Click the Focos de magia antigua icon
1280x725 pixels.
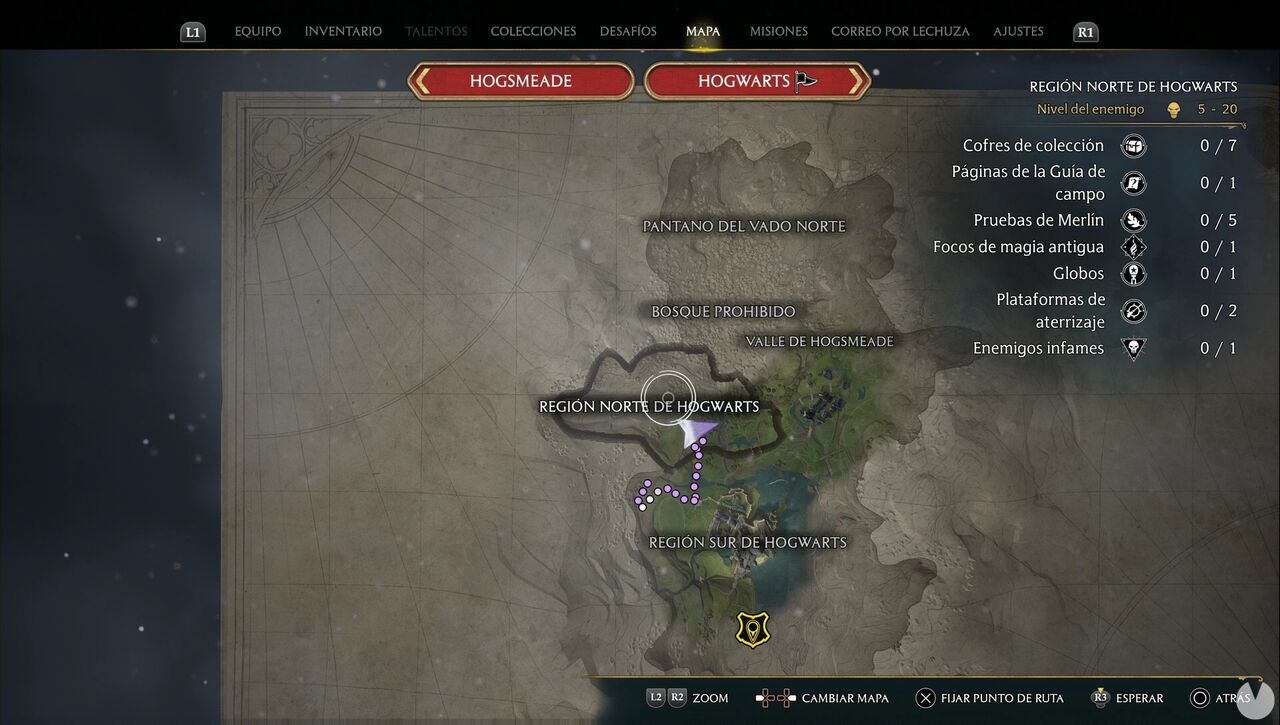click(1133, 246)
